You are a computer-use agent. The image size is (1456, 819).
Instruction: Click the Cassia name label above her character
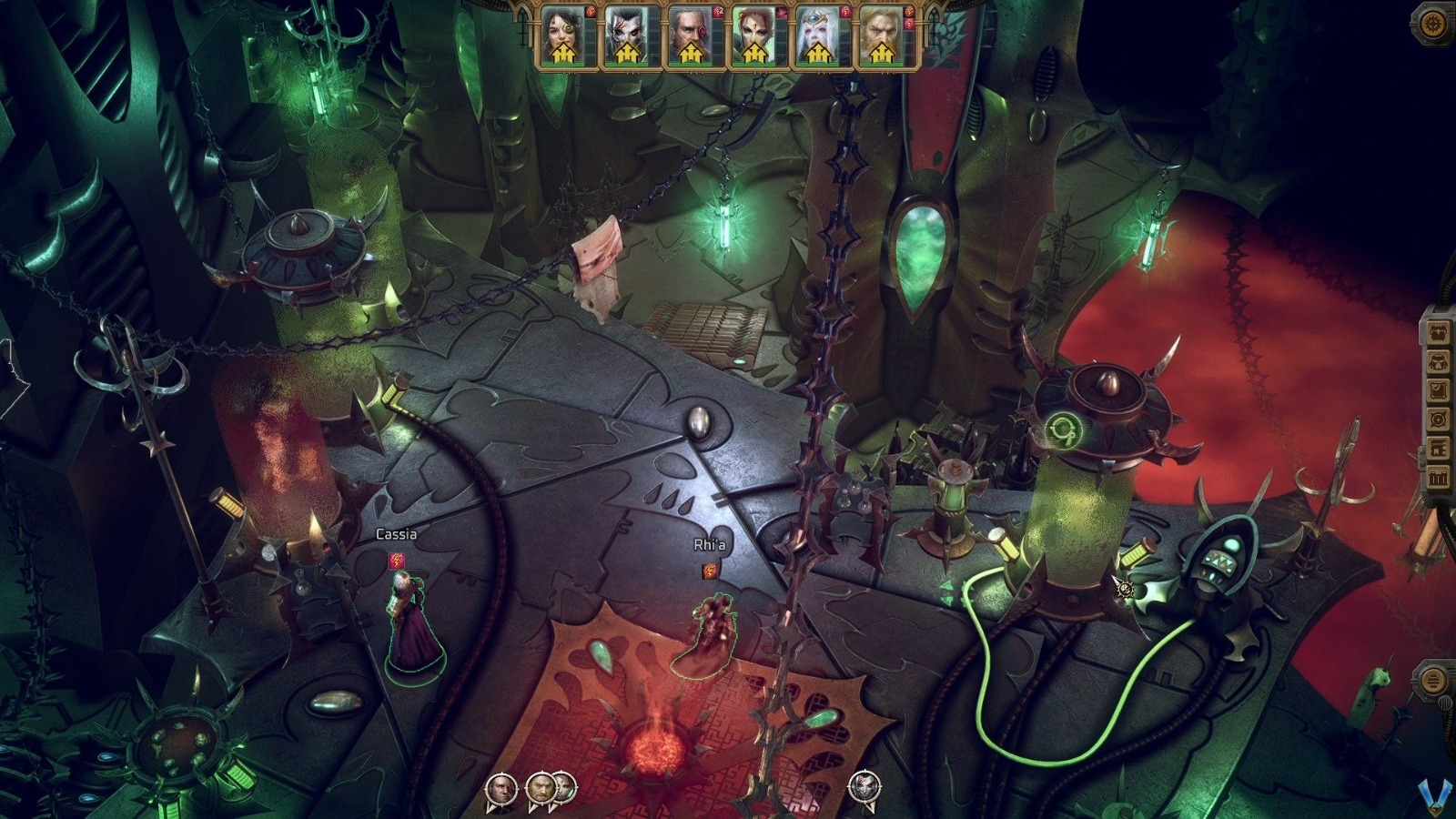click(396, 537)
